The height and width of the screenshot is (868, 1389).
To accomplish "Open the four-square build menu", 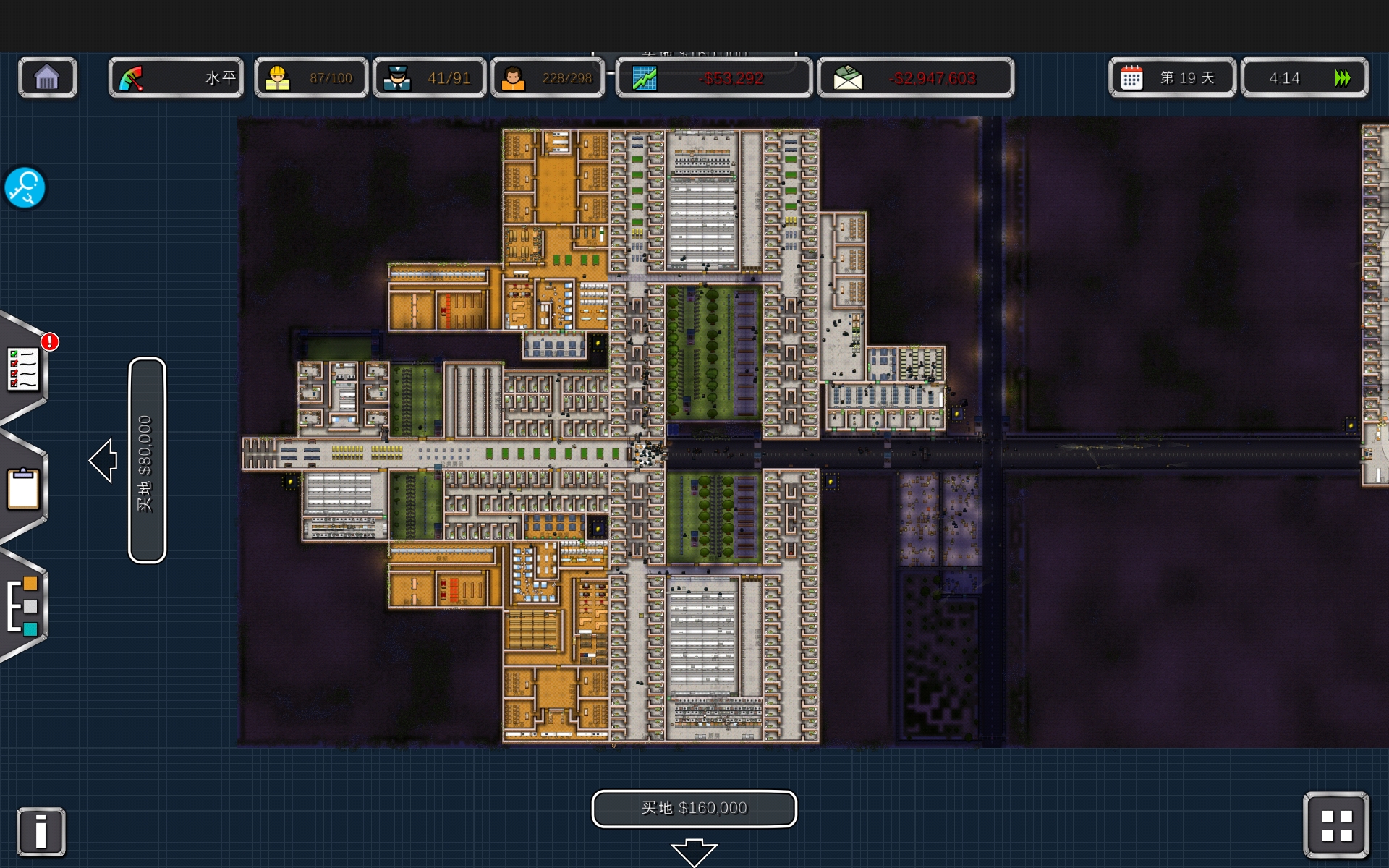I will pyautogui.click(x=1335, y=825).
